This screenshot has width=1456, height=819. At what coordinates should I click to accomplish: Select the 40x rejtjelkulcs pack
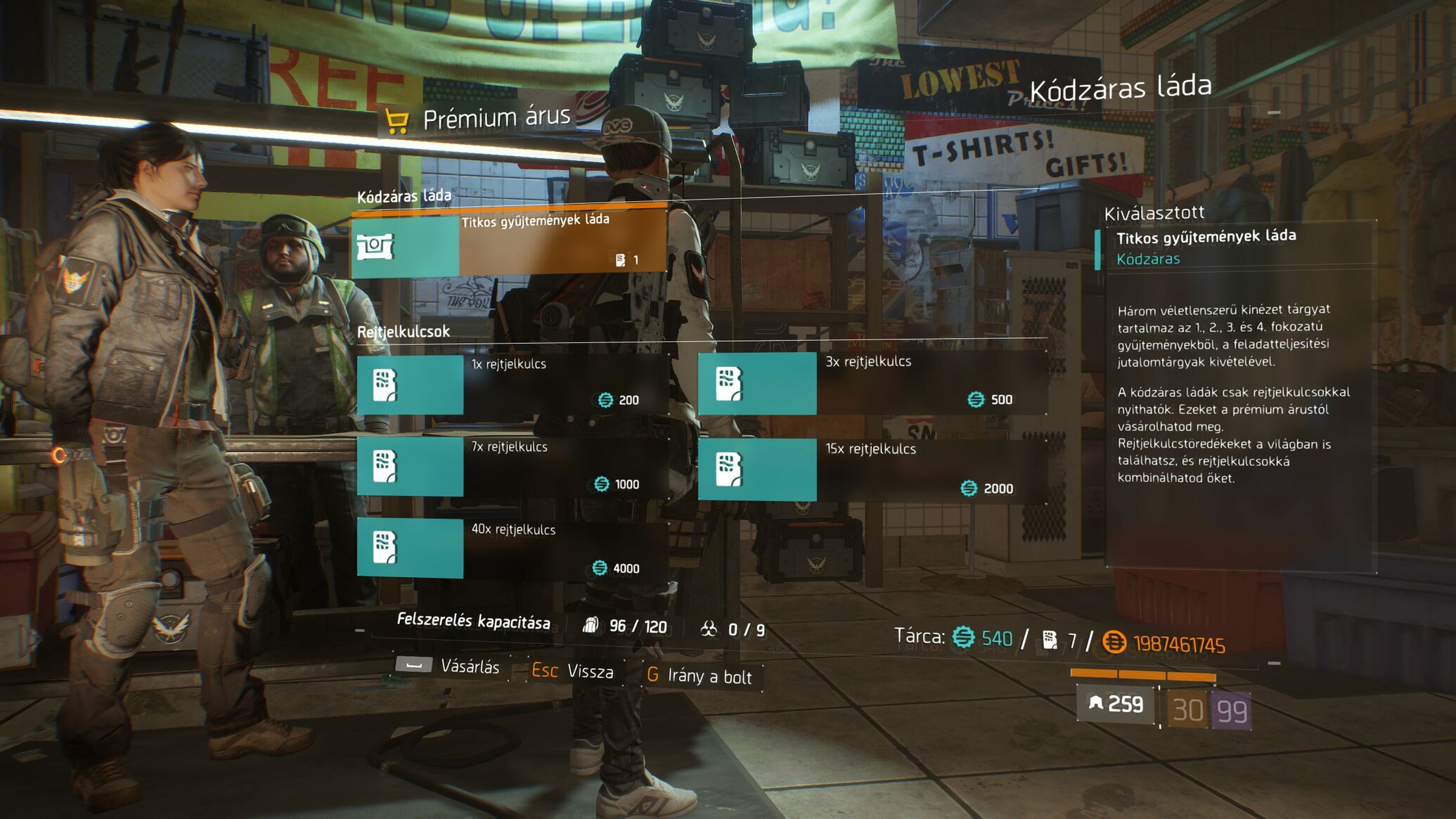coord(513,548)
